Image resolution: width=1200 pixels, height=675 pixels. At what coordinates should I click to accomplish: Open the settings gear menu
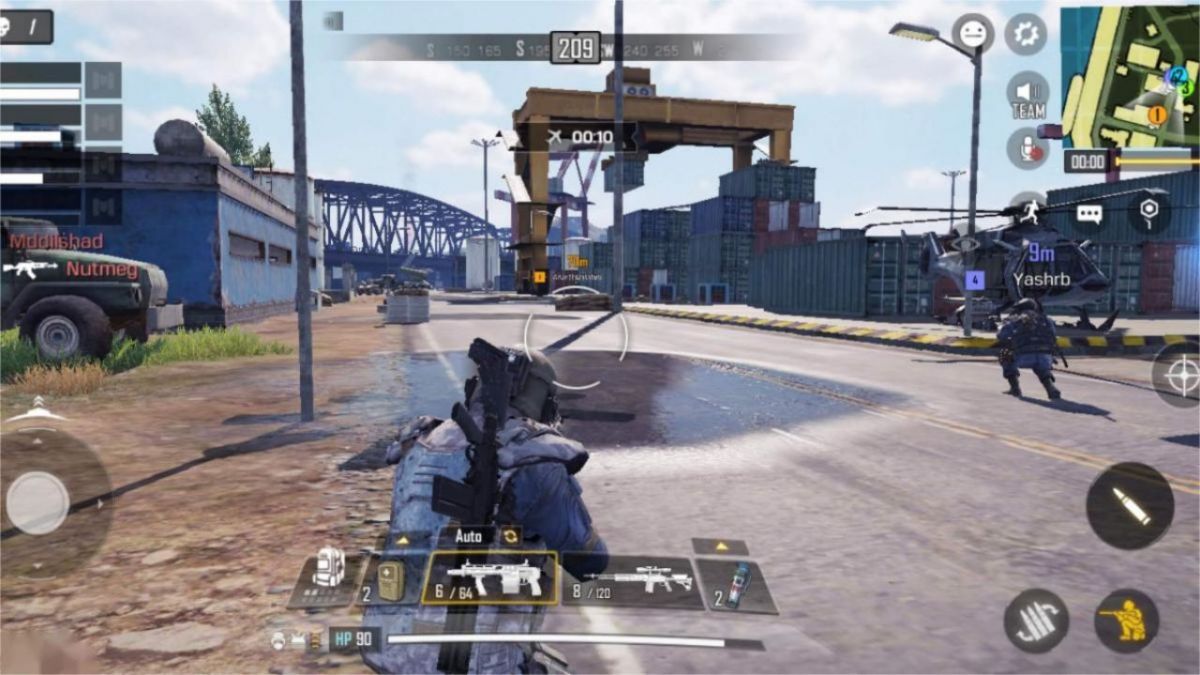[1025, 34]
